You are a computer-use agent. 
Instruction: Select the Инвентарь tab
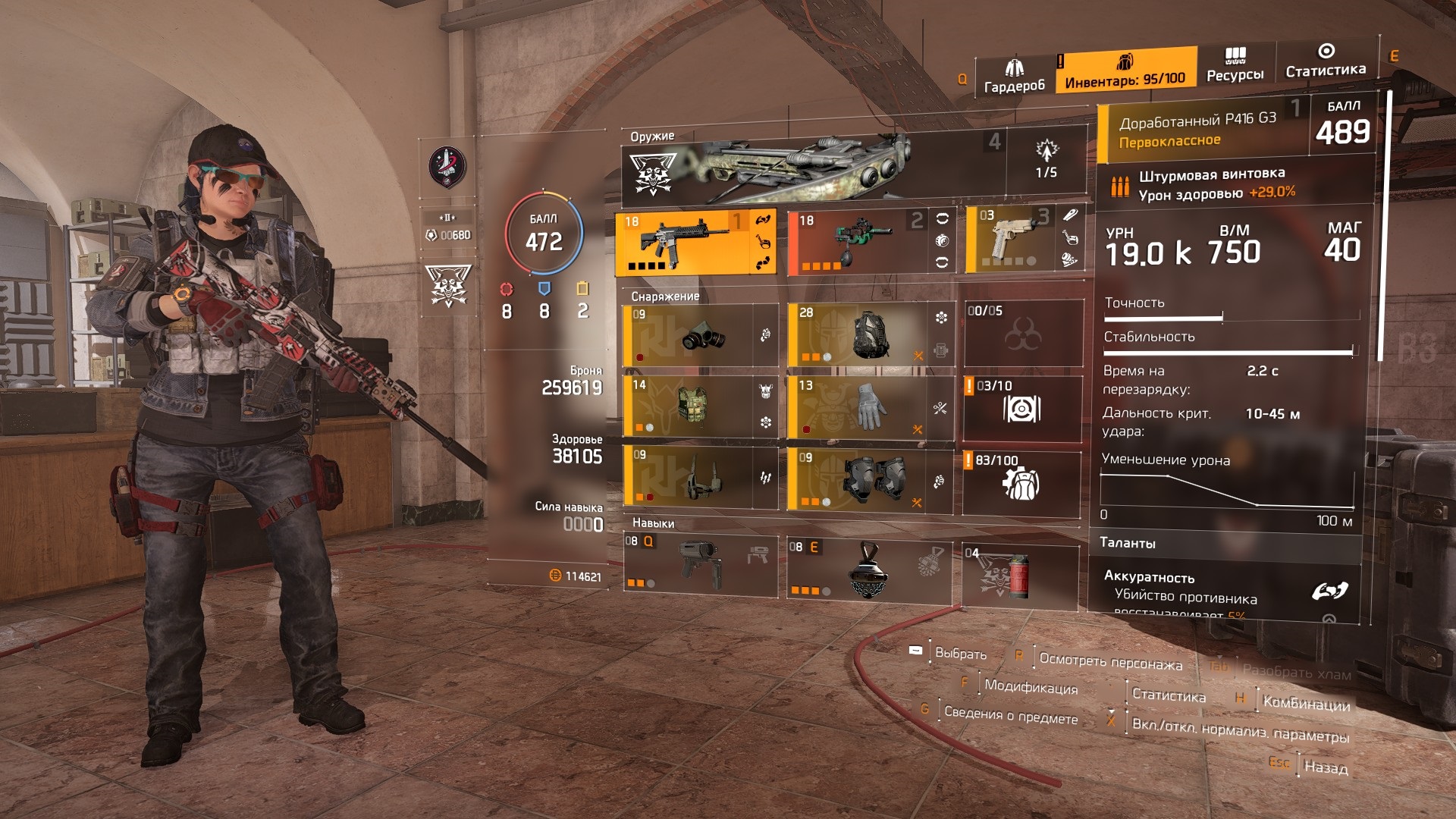pyautogui.click(x=1125, y=71)
